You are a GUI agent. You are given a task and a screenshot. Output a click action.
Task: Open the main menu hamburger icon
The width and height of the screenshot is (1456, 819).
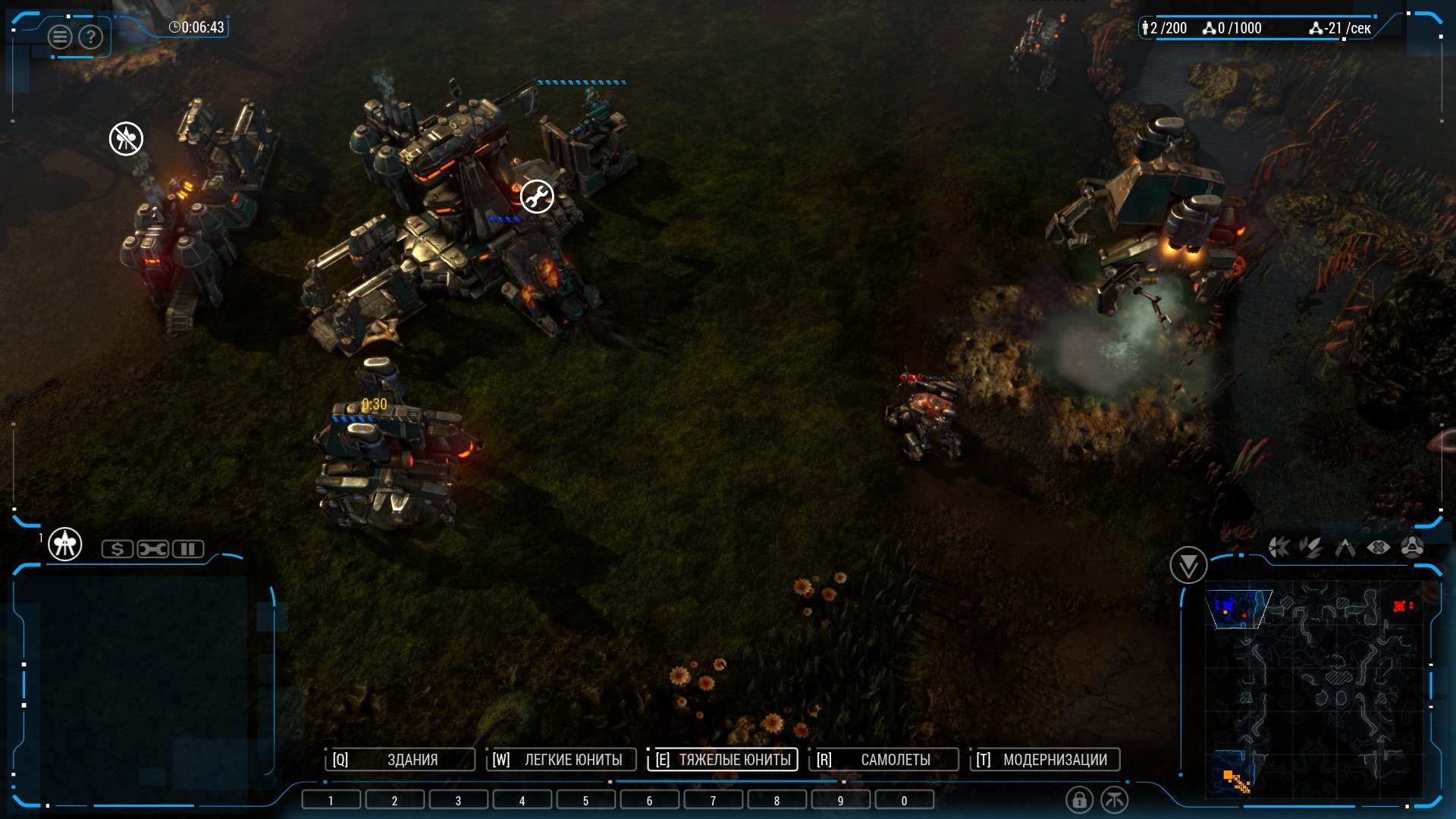60,36
